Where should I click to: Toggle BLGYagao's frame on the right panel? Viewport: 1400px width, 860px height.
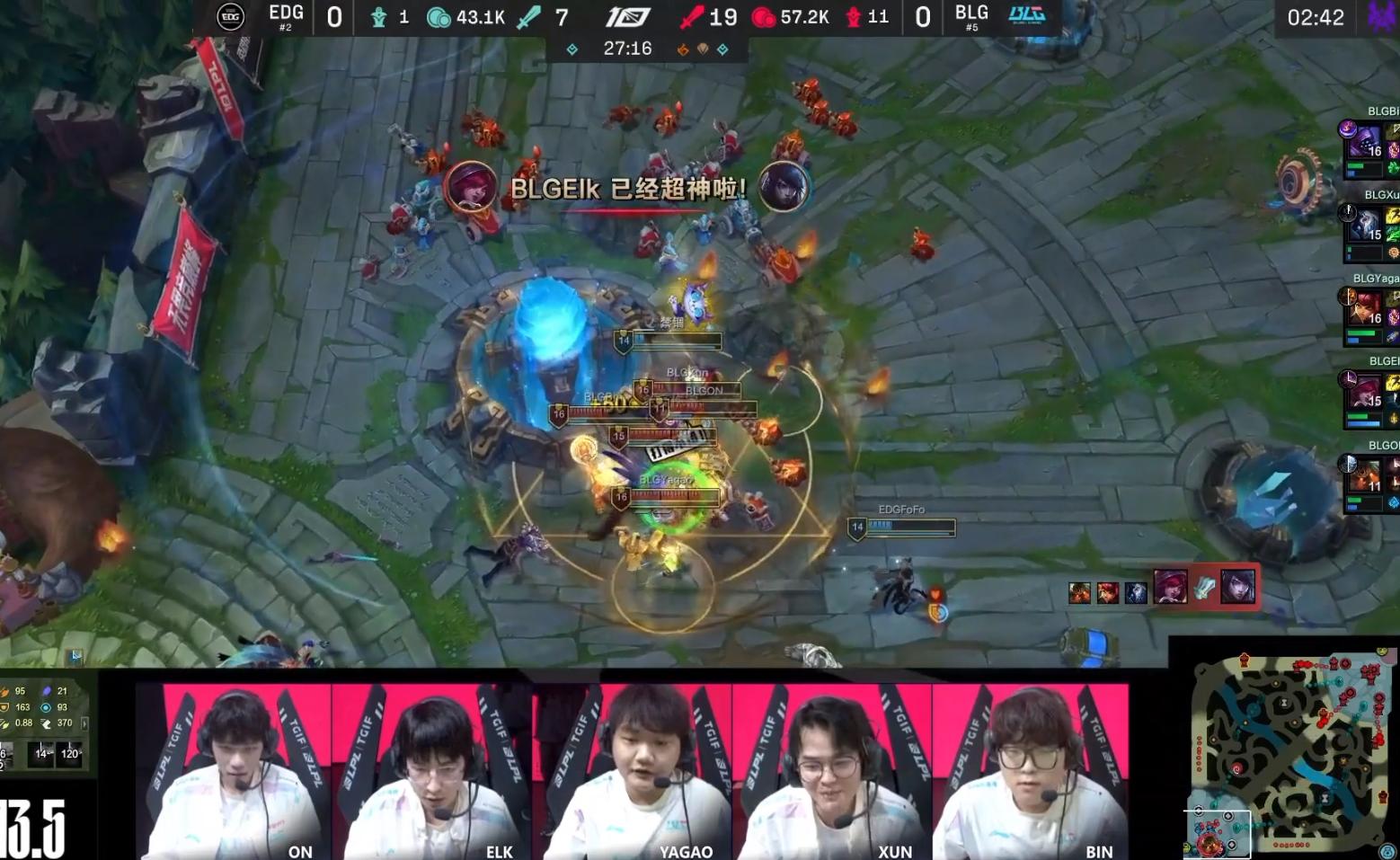[x=1366, y=312]
